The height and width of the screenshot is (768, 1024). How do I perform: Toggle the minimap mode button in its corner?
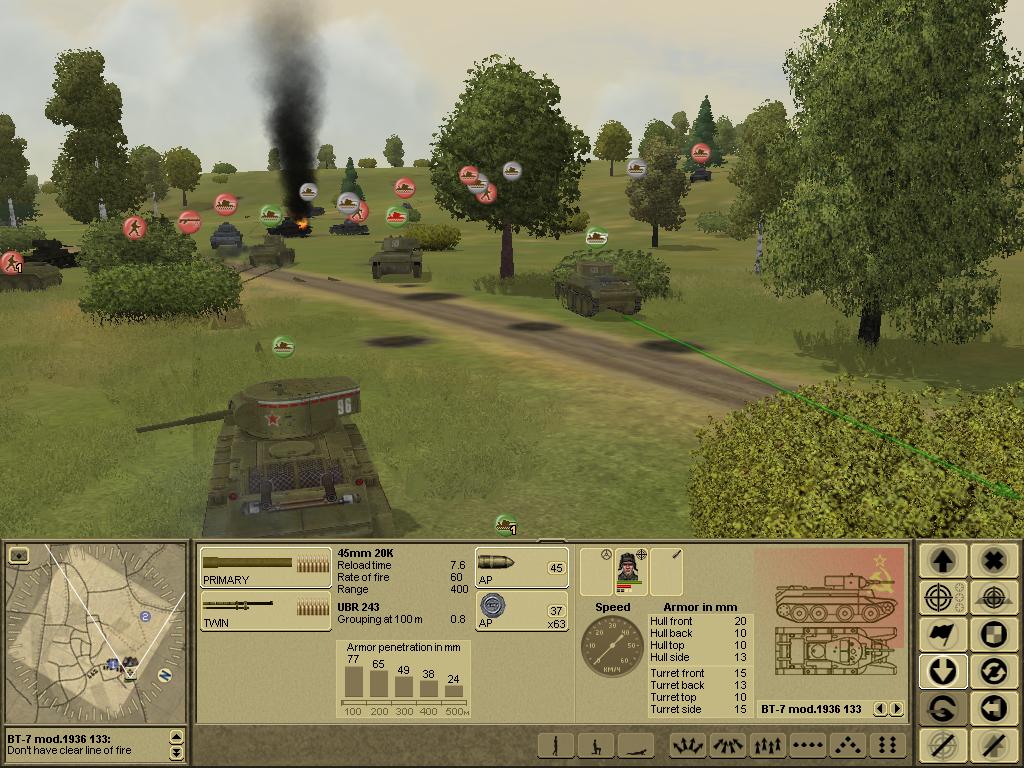click(17, 555)
